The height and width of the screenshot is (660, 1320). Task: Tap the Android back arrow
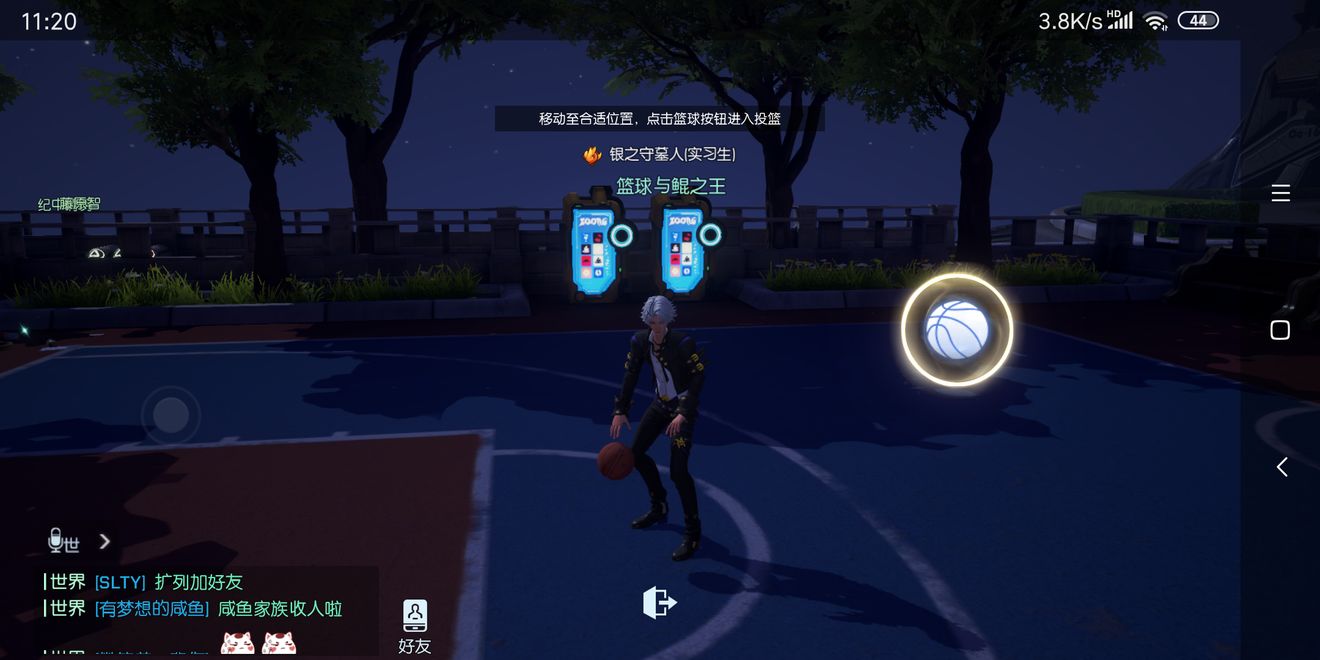[1281, 467]
